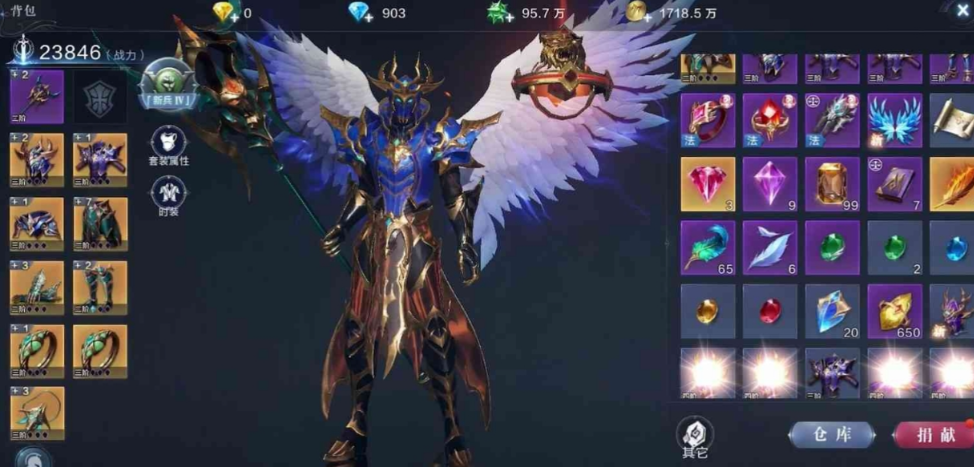
Task: Open 套装属性 set attributes
Action: click(169, 146)
